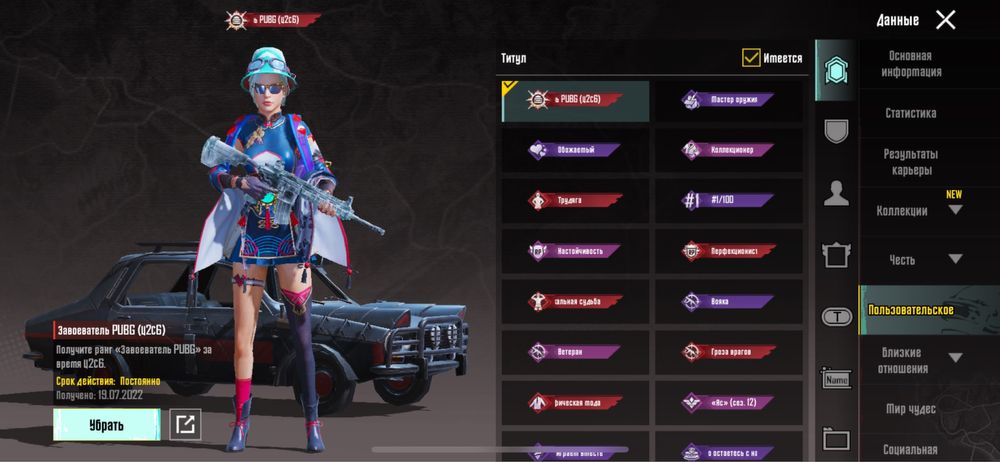The image size is (1000, 462).
Task: Choose the Гроза врагов title
Action: pos(728,352)
